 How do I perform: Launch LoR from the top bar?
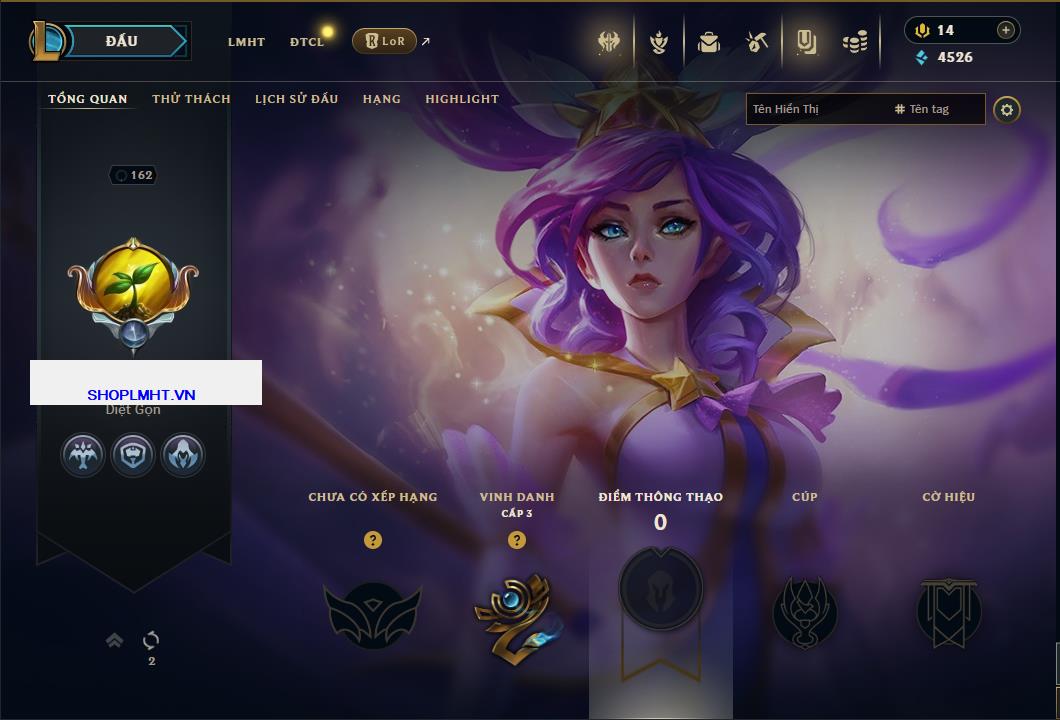tap(385, 41)
